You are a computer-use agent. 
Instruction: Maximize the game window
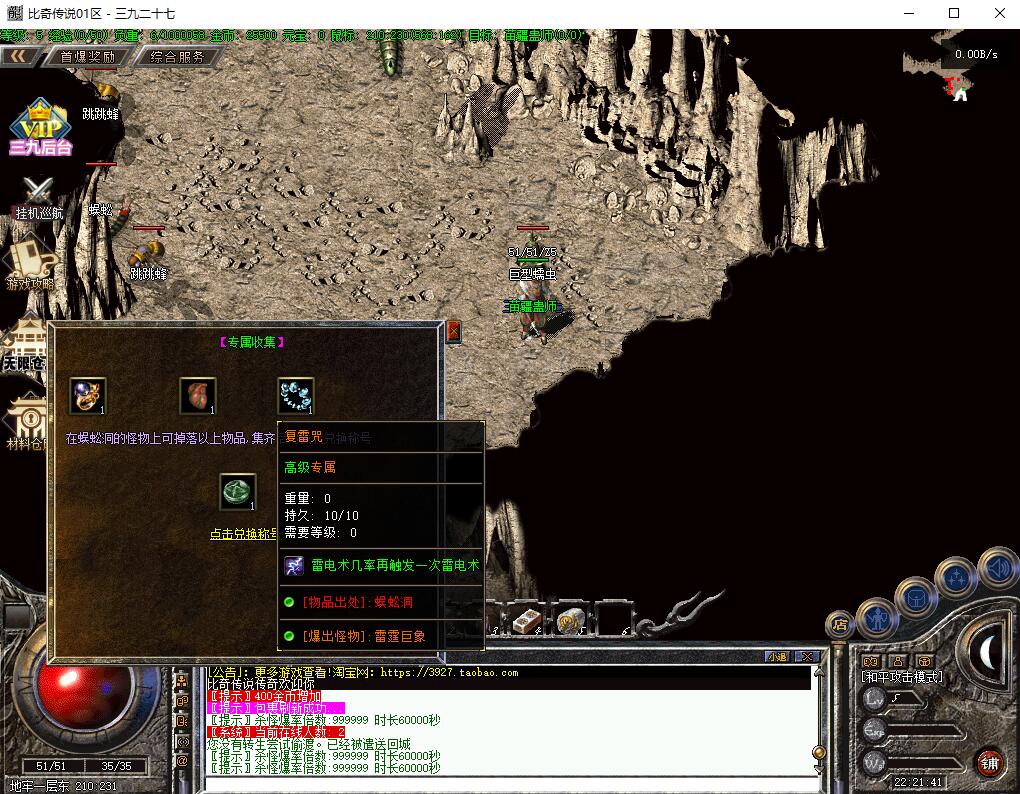[954, 13]
